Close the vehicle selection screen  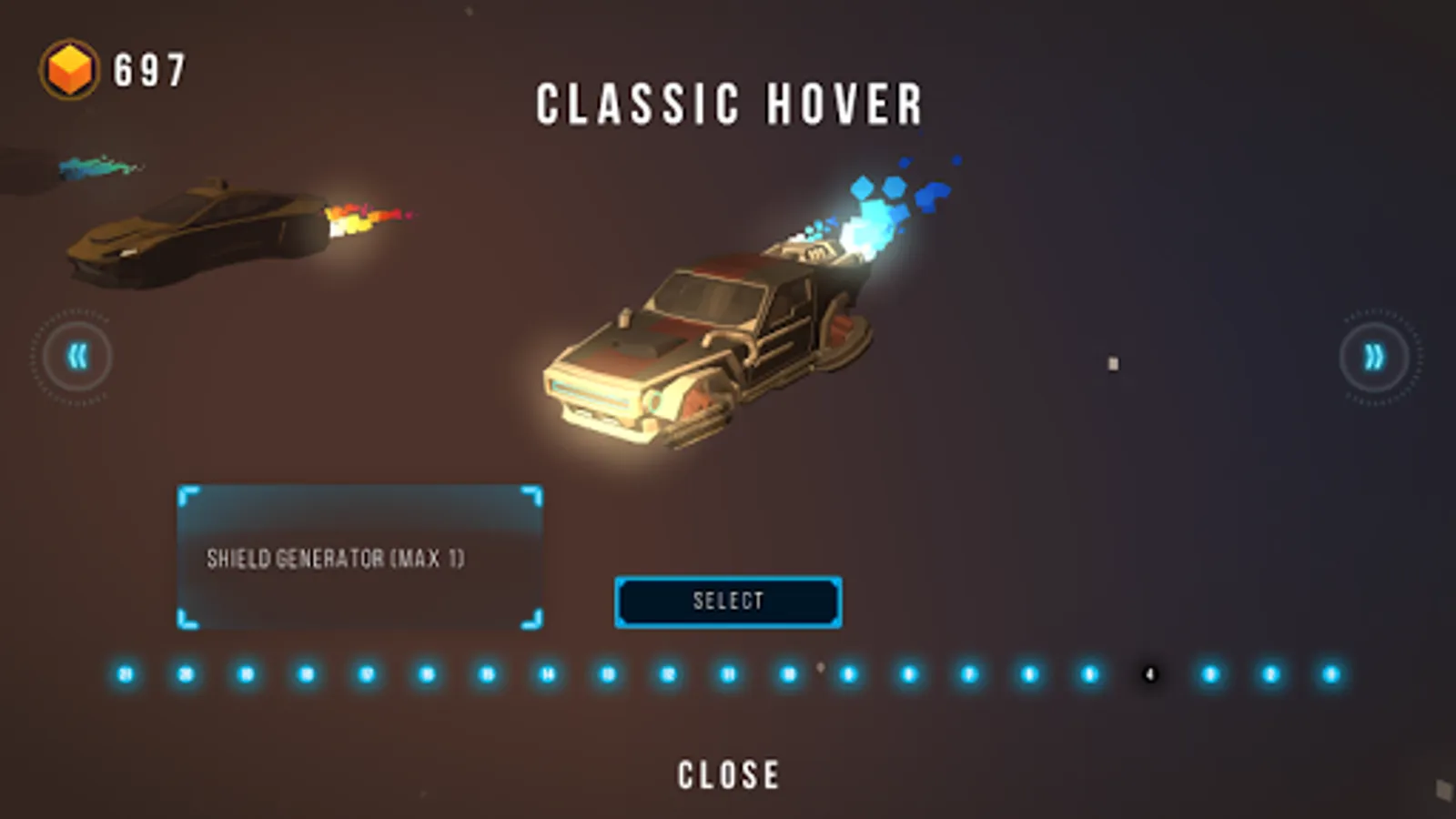point(728,775)
